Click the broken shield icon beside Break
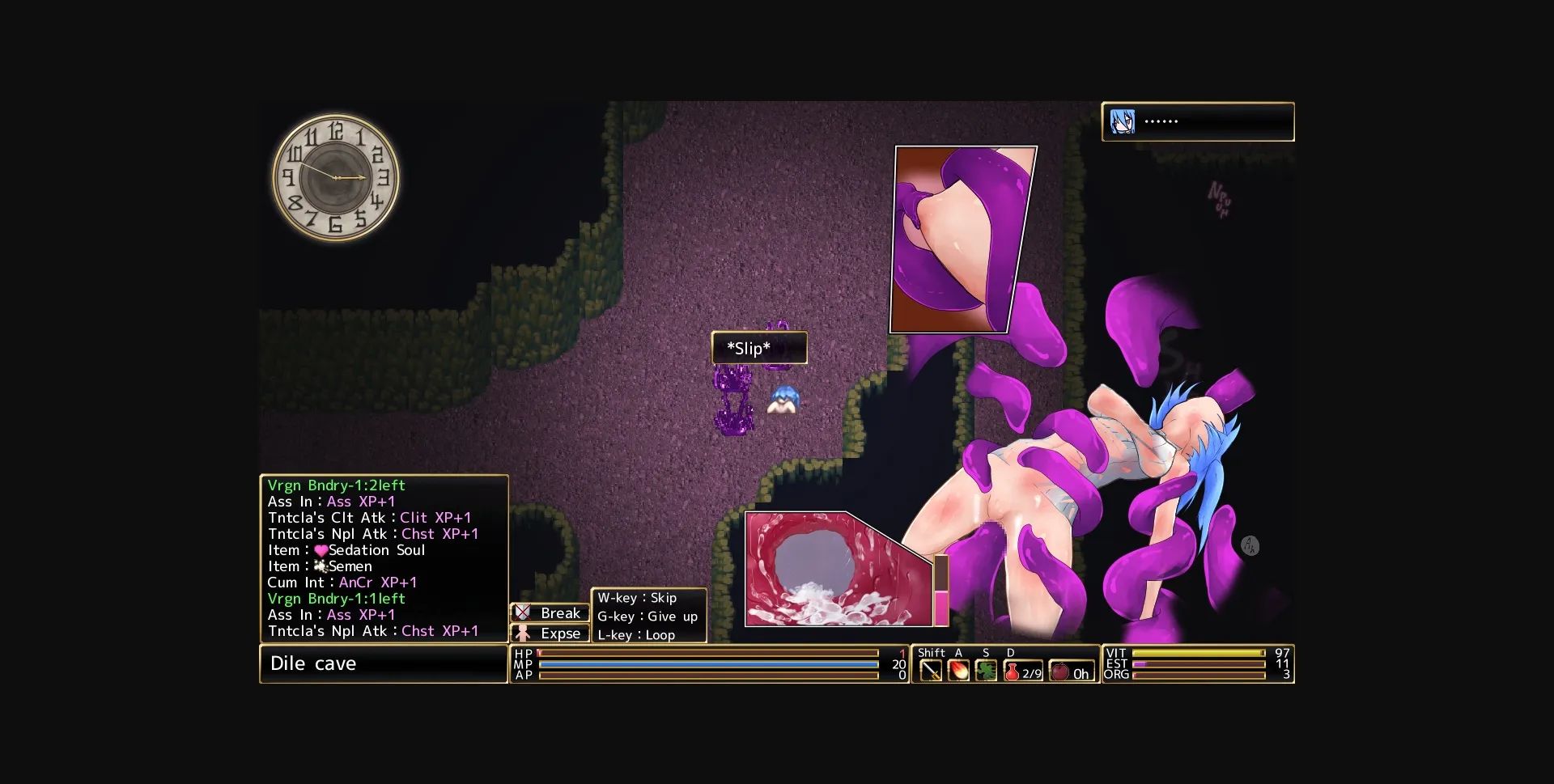The height and width of the screenshot is (784, 1554). pos(523,613)
